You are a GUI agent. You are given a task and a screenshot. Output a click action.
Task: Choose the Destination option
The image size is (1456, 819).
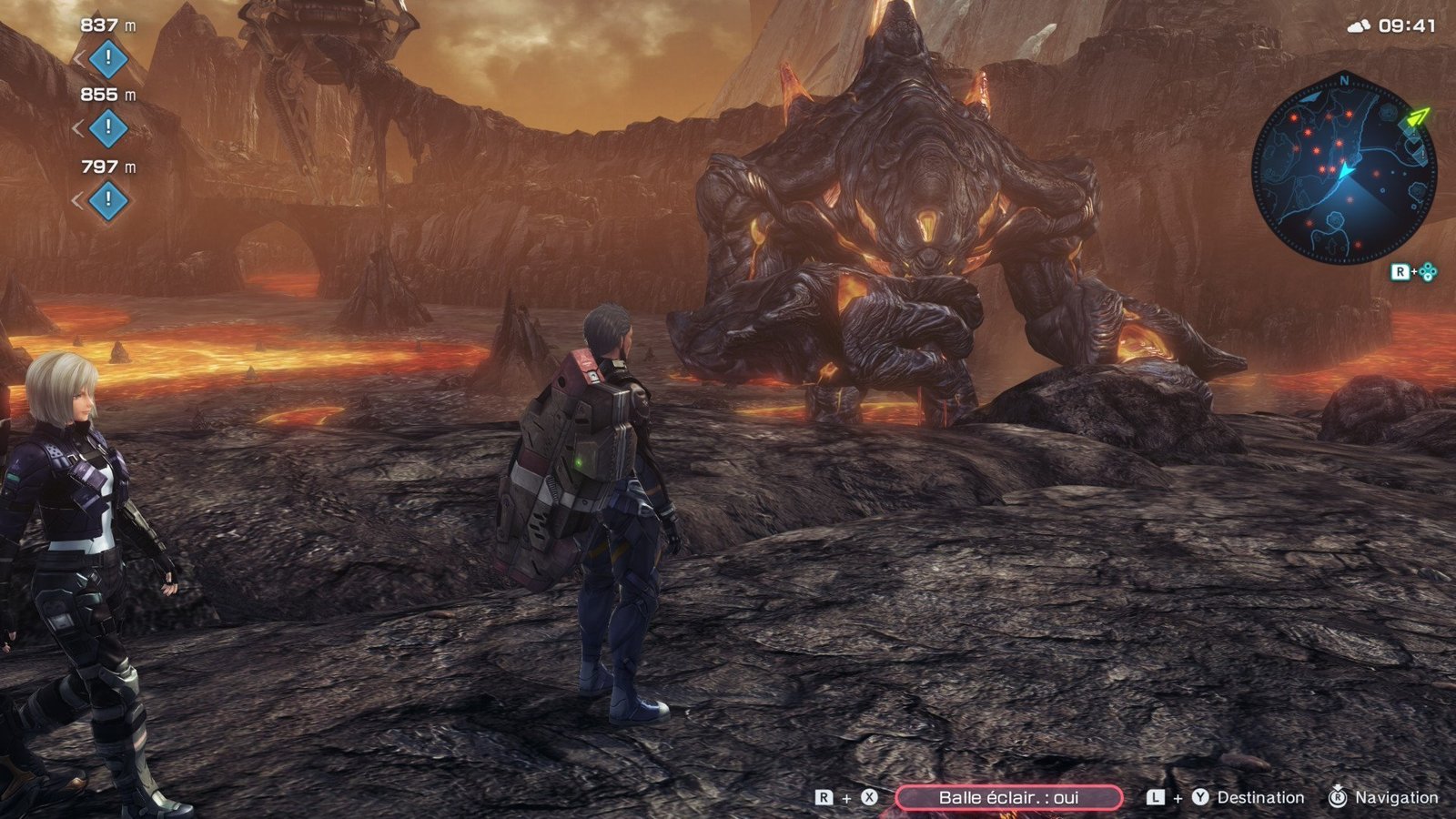[1259, 798]
